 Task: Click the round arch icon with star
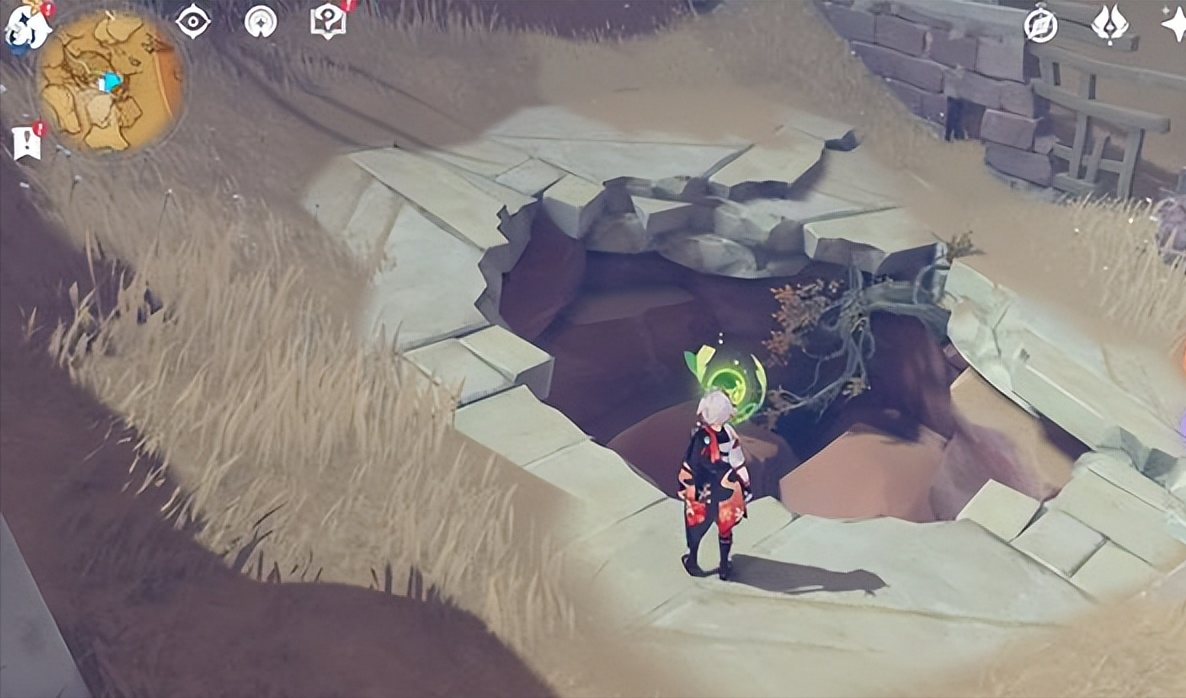pos(260,21)
